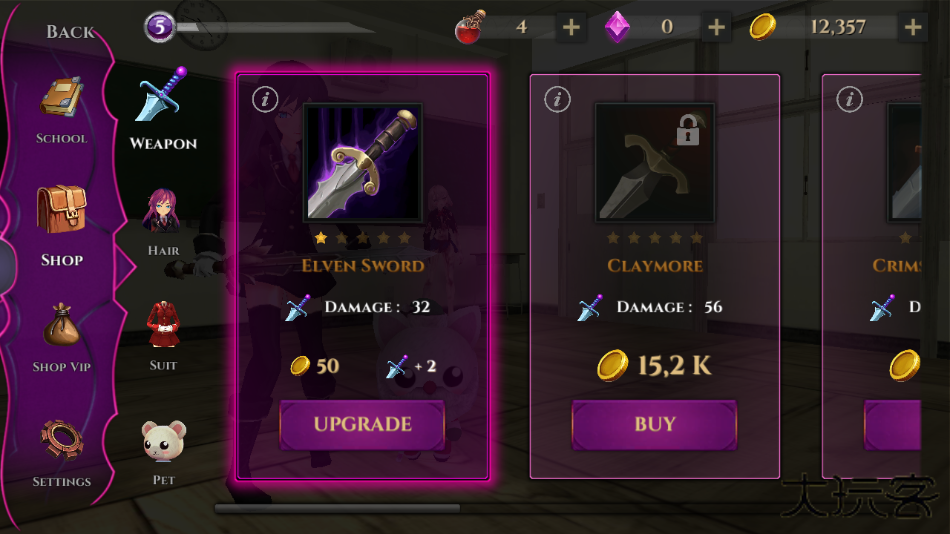Upgrade the Elven Sword
The height and width of the screenshot is (534, 950).
[362, 424]
